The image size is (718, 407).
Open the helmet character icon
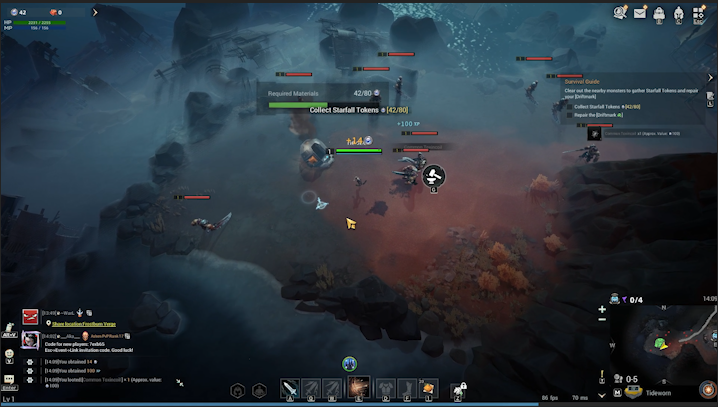(x=679, y=14)
